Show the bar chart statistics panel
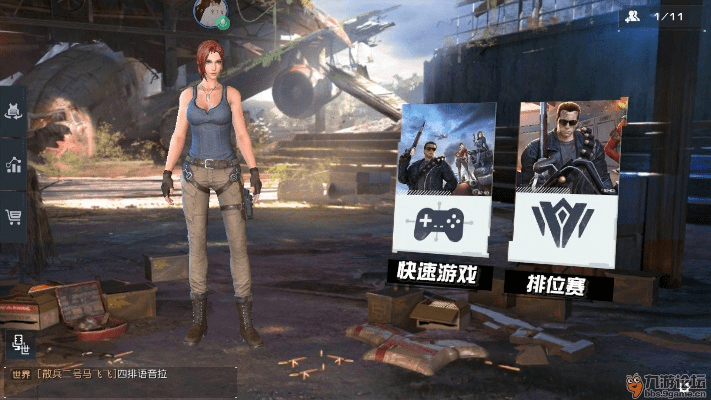Viewport: 711px width, 400px height. point(14,165)
